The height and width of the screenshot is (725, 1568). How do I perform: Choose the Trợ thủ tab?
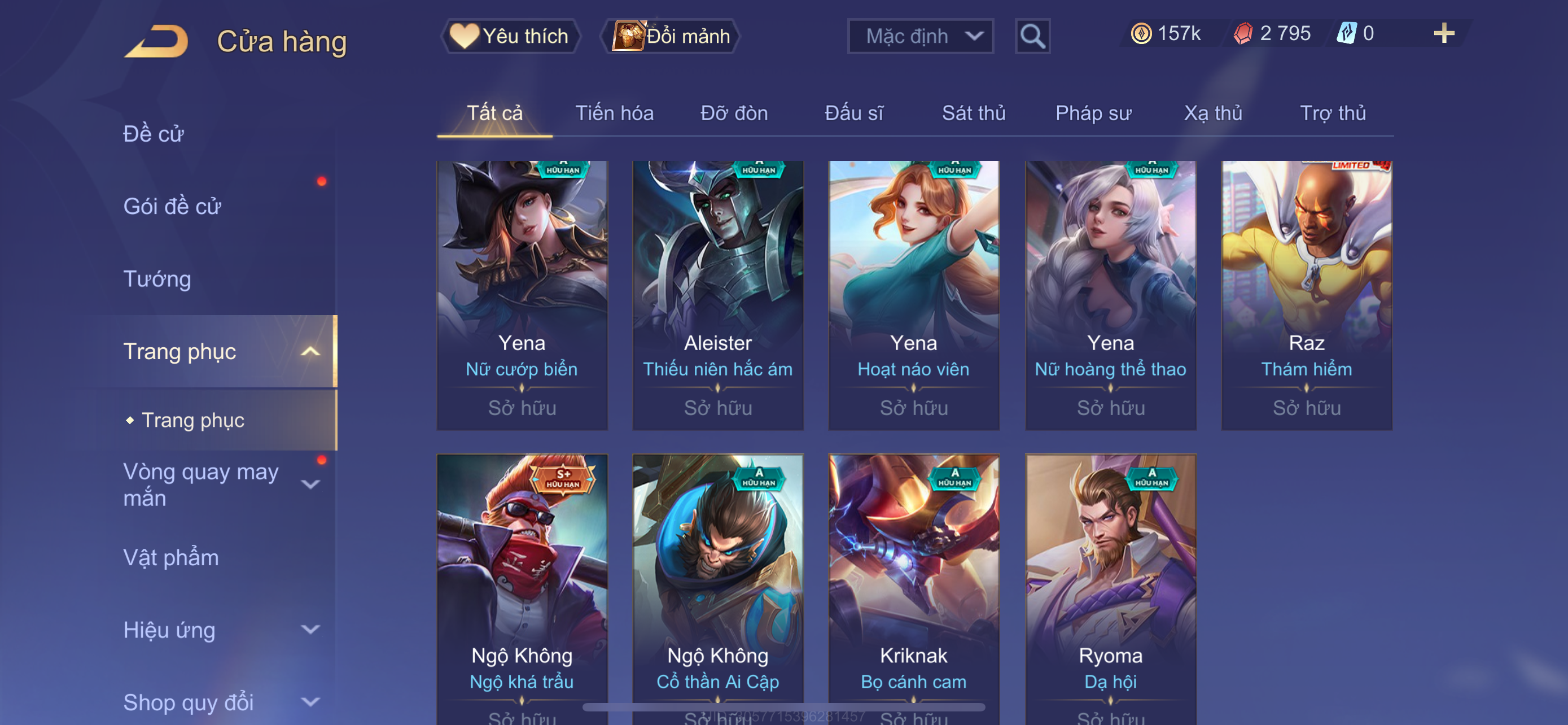click(x=1333, y=113)
